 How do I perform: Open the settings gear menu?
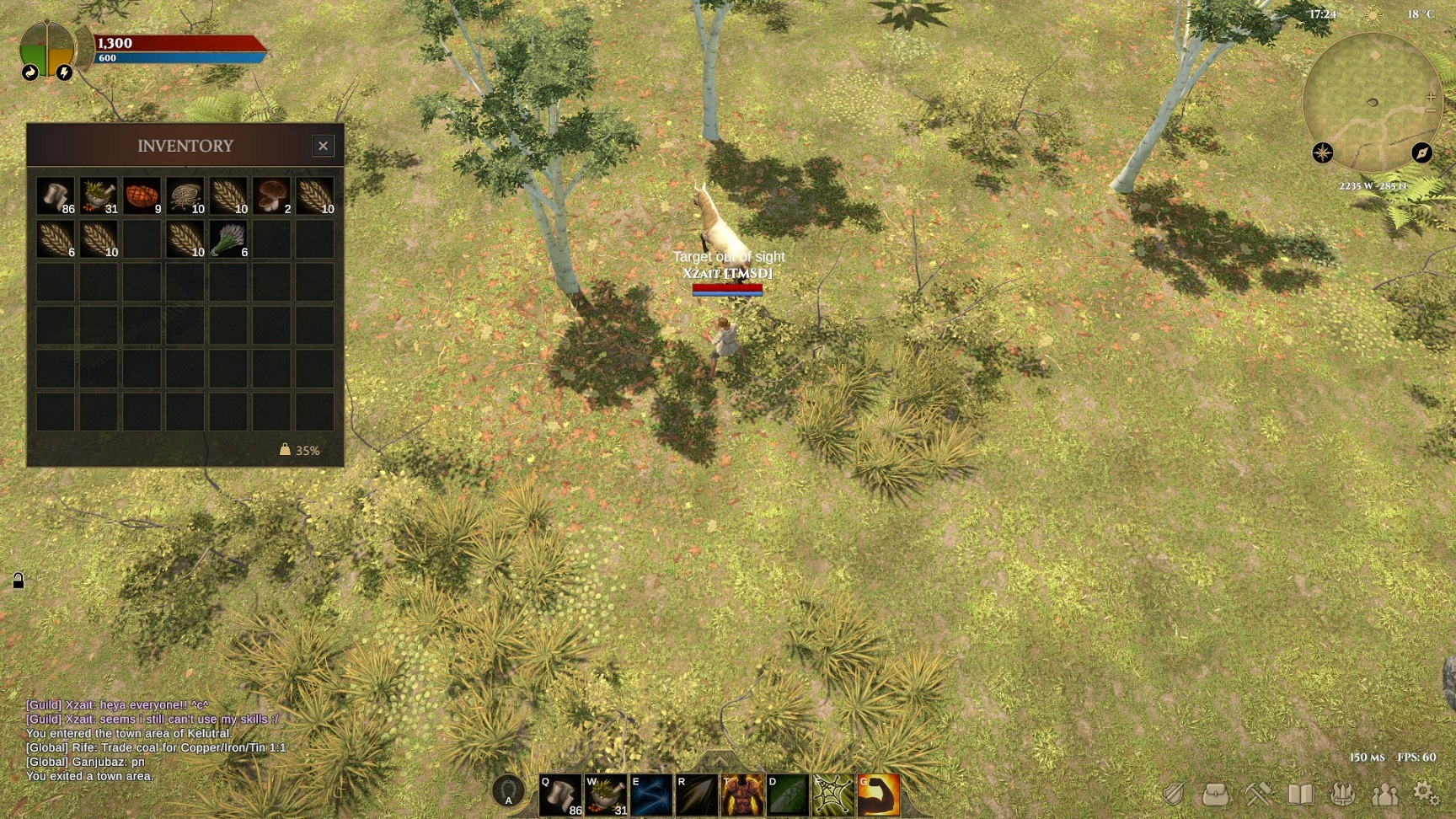pyautogui.click(x=1426, y=794)
